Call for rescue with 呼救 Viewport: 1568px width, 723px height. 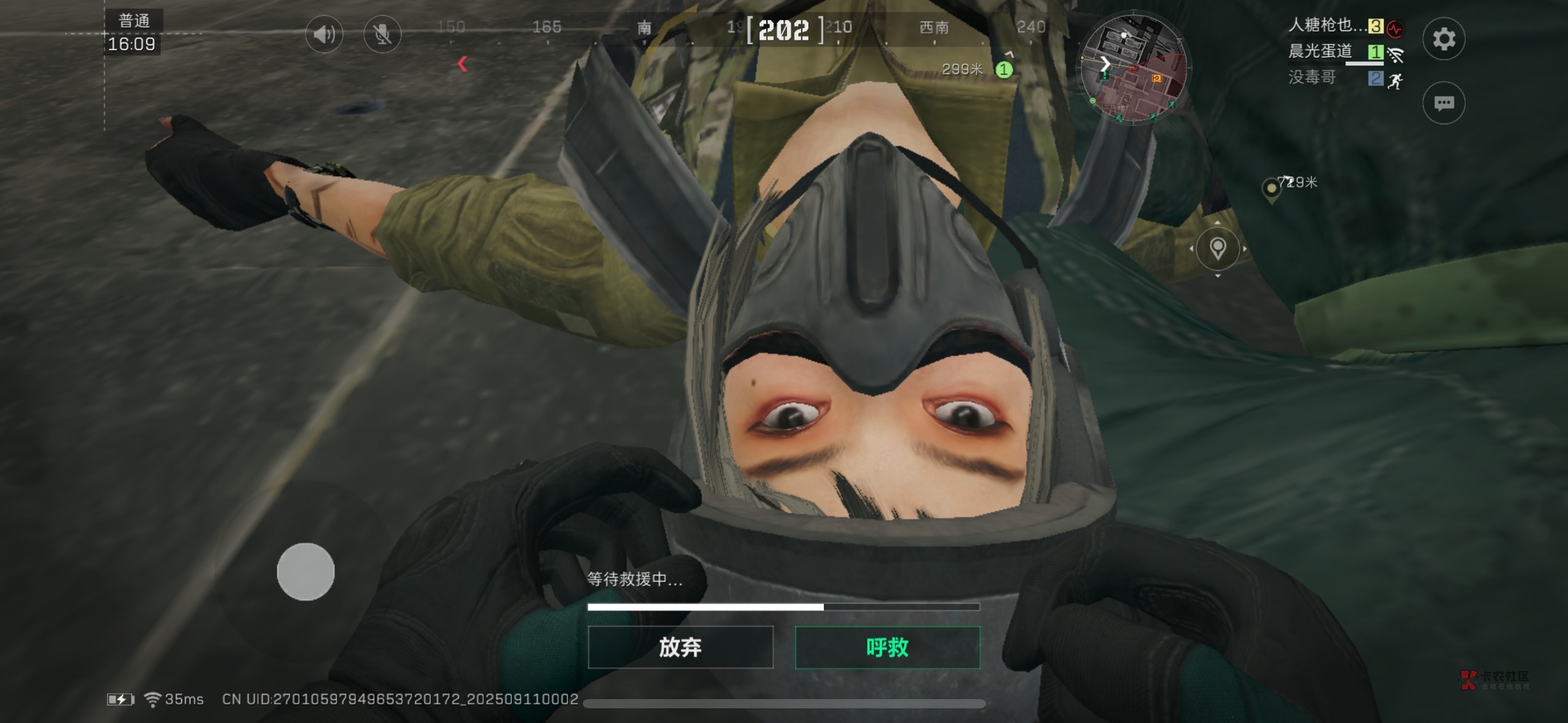(887, 647)
